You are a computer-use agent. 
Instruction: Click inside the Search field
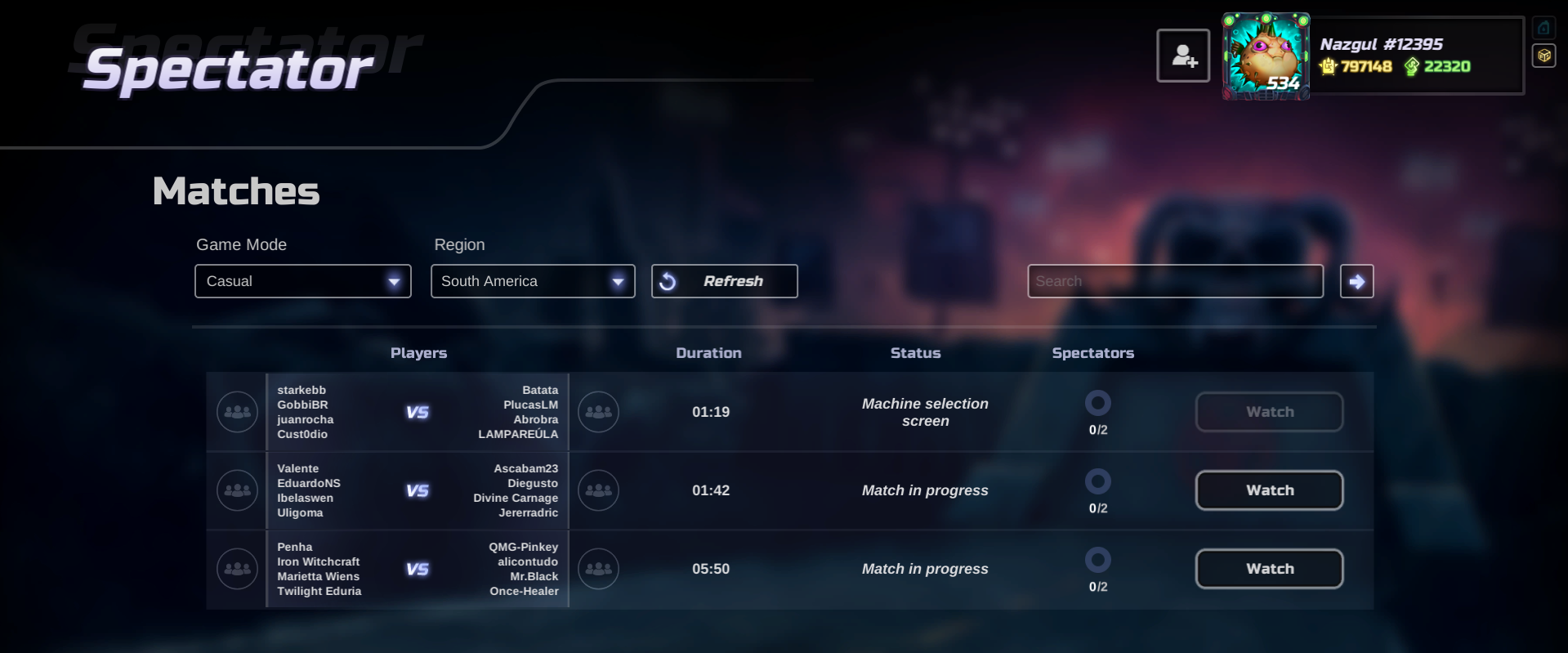pos(1174,280)
